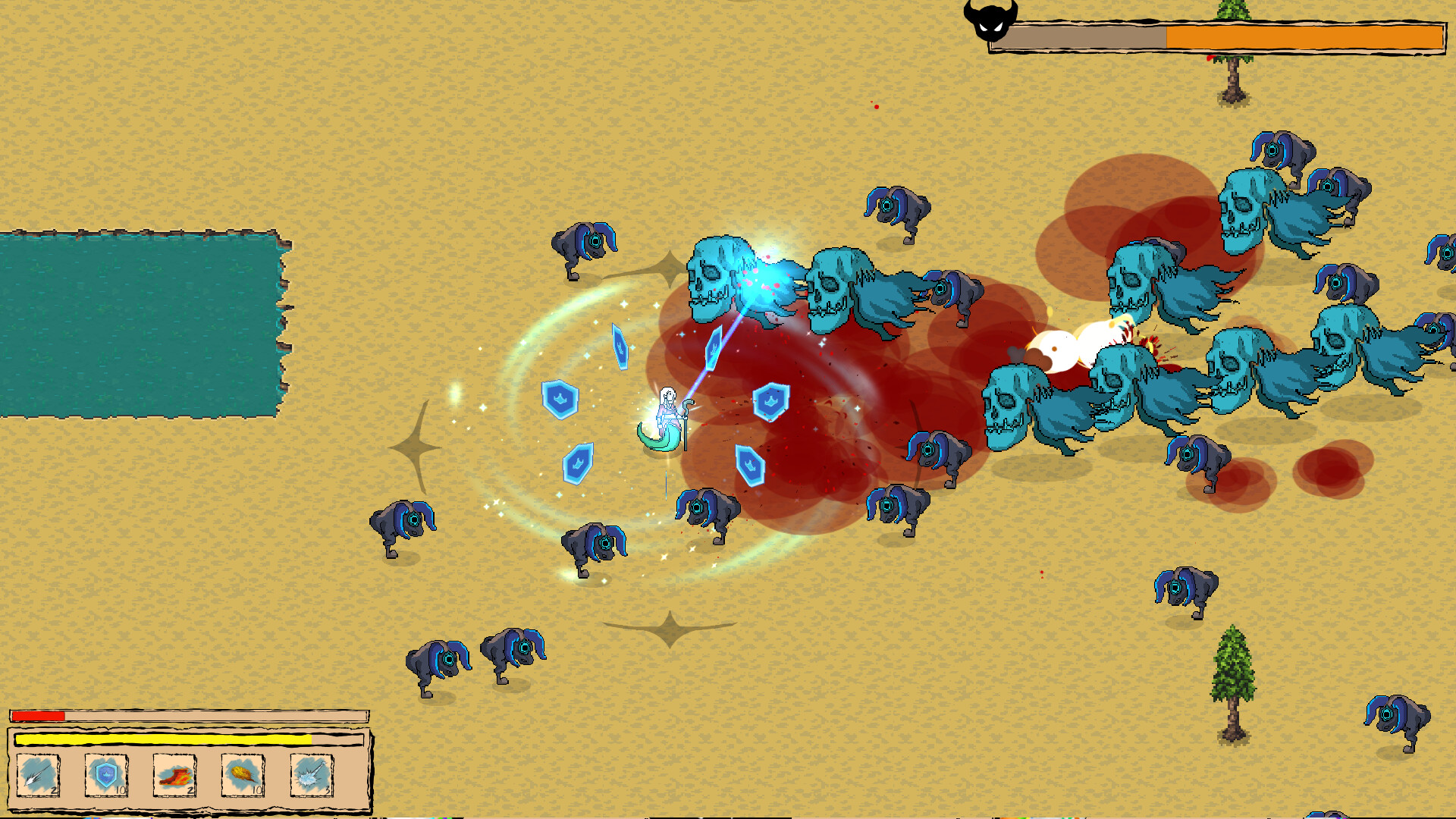This screenshot has height=819, width=1456.
Task: Click the mermaid player character
Action: (667, 417)
